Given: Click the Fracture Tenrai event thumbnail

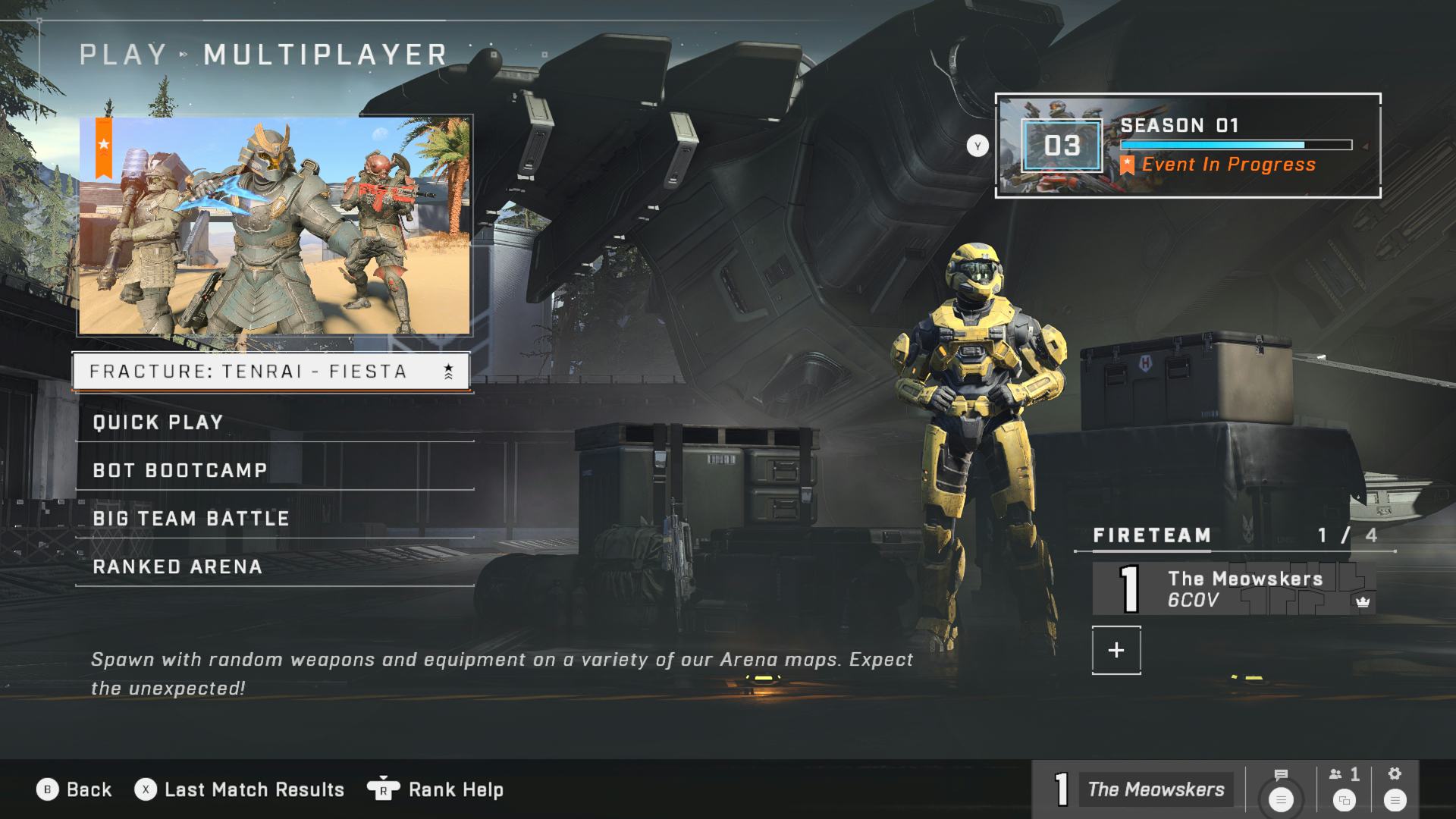Looking at the screenshot, I should 275,225.
